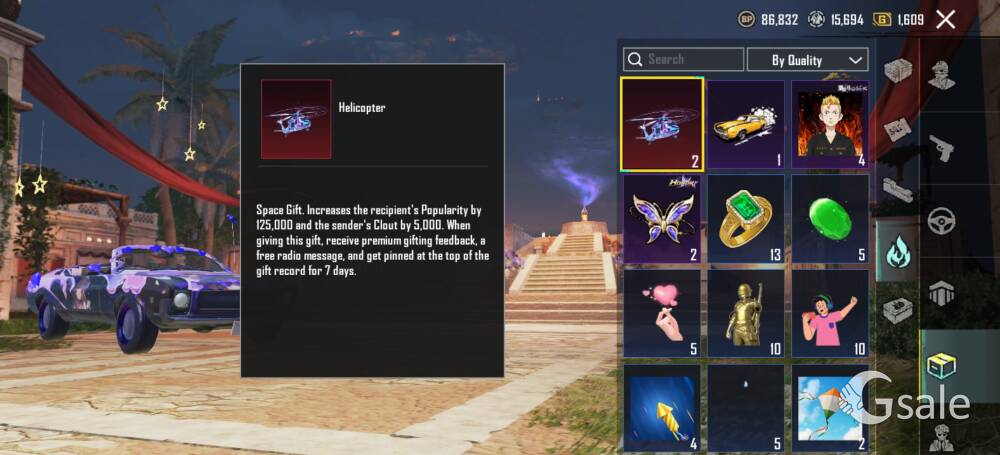The image size is (1000, 455).
Task: Click the inventory Search field
Action: (684, 60)
